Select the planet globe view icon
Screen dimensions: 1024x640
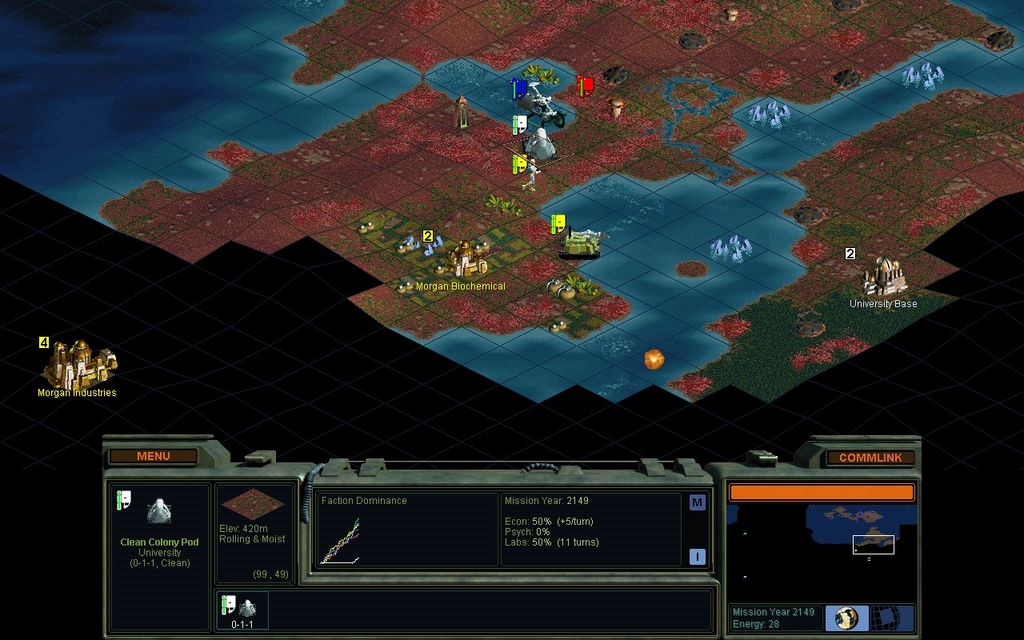click(x=846, y=617)
